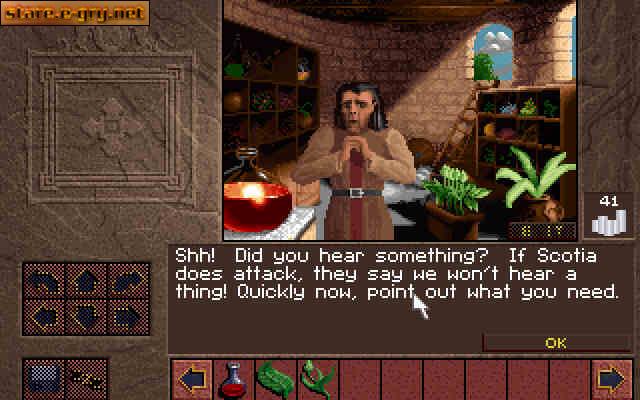This screenshot has width=640, height=400.
Task: Pick the broad green leaf inventory item
Action: coord(273,379)
